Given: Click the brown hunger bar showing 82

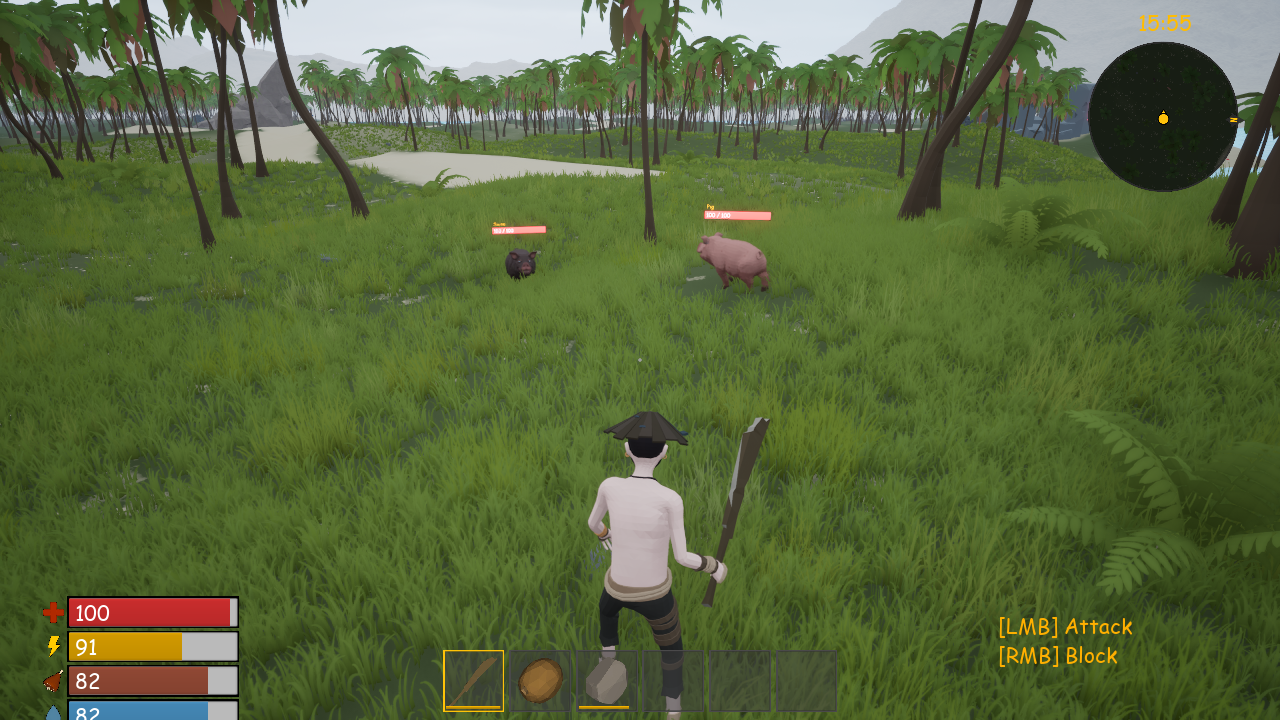Looking at the screenshot, I should coord(152,681).
